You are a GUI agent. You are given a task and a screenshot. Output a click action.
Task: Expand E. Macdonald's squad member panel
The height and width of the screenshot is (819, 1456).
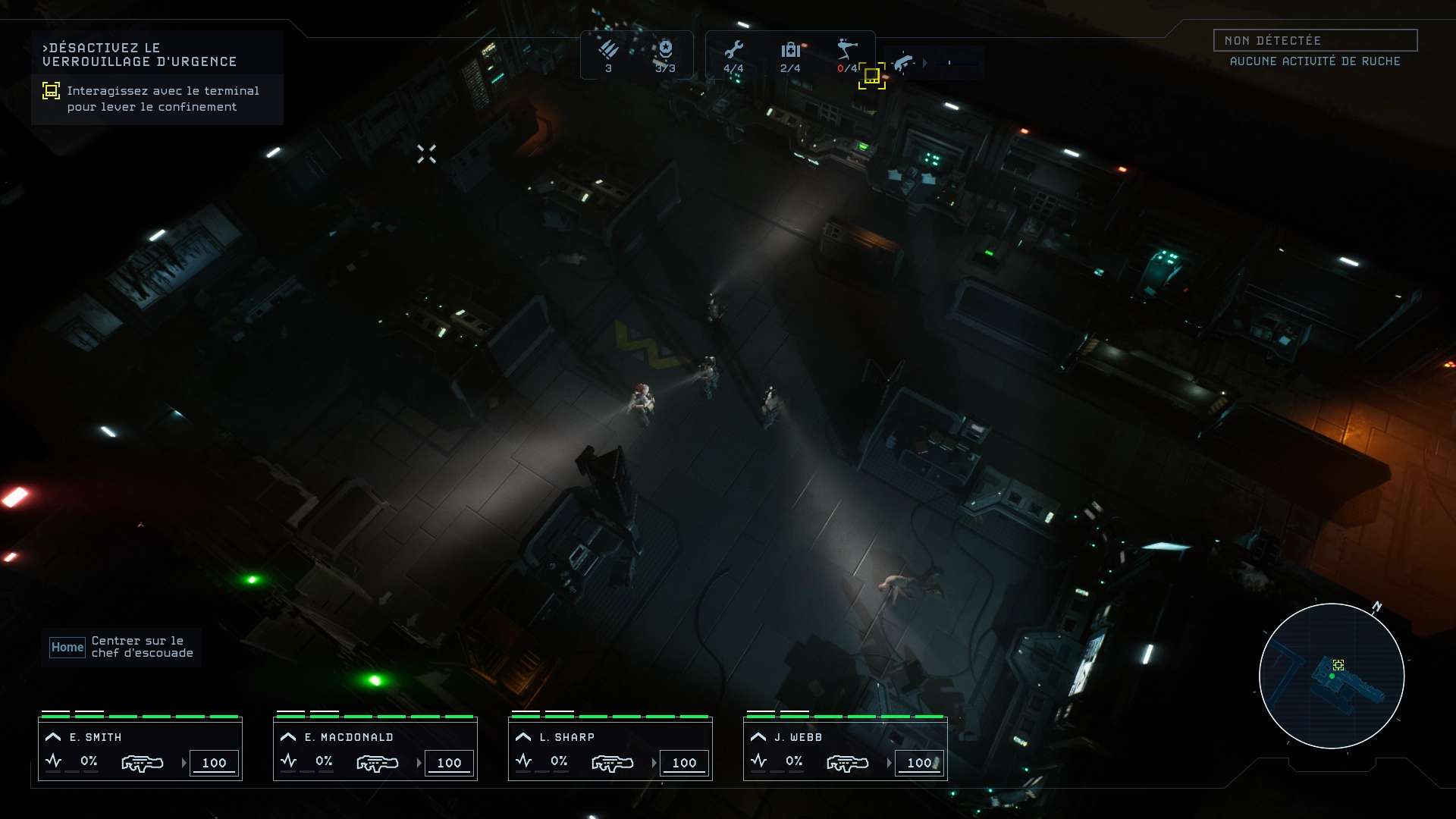coord(288,736)
